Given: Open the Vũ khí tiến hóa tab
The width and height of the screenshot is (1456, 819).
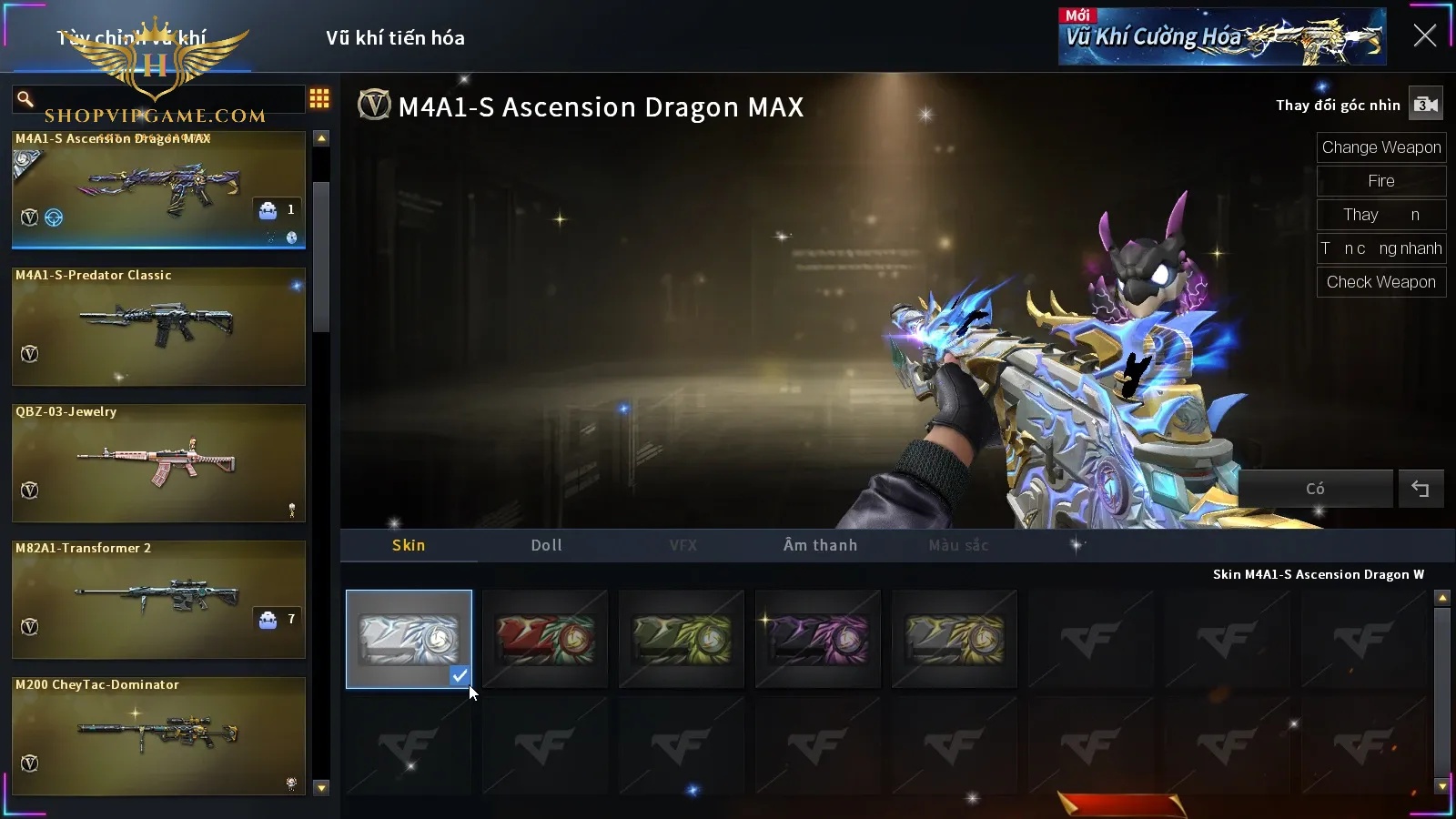Looking at the screenshot, I should click(395, 38).
